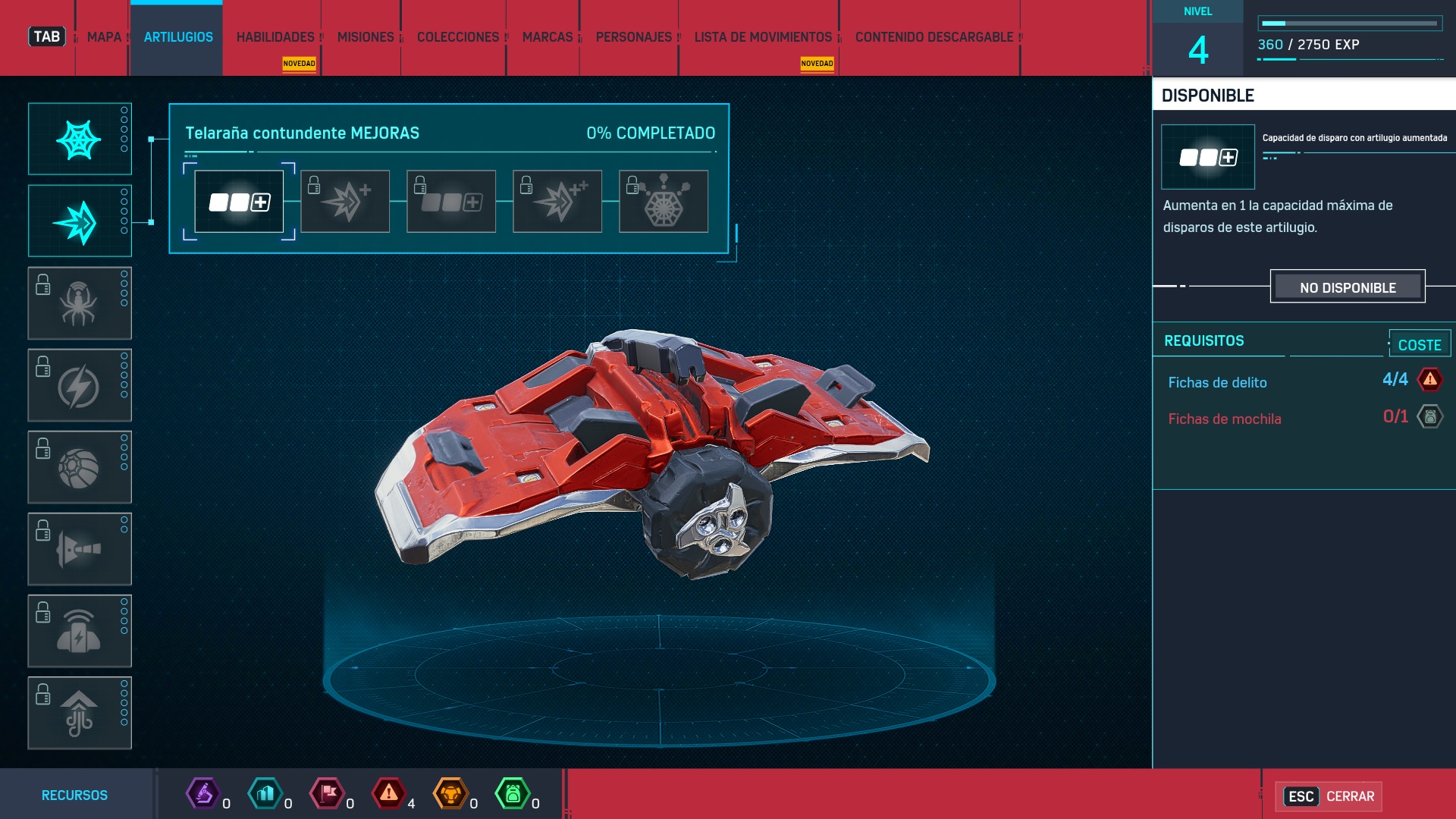Select the locked spider-drone gadget
This screenshot has width=1456, height=819.
80,303
